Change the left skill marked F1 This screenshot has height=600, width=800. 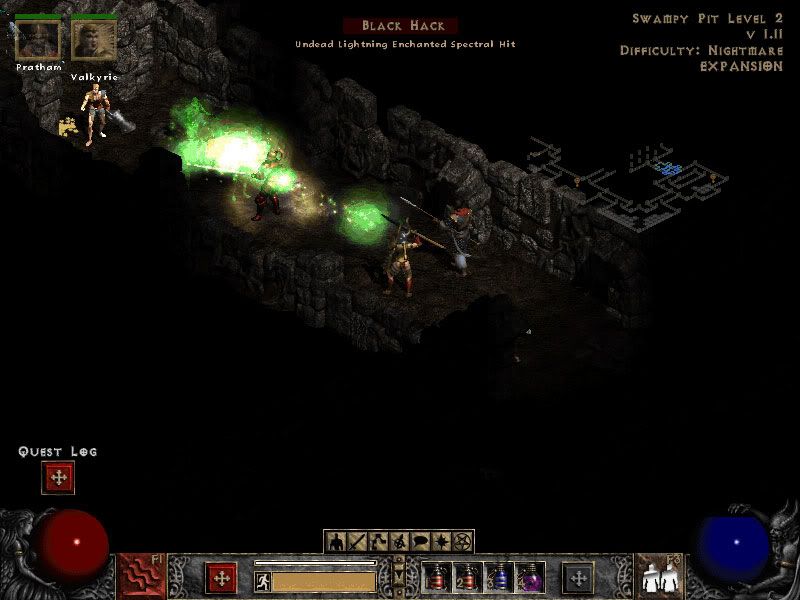tap(142, 577)
